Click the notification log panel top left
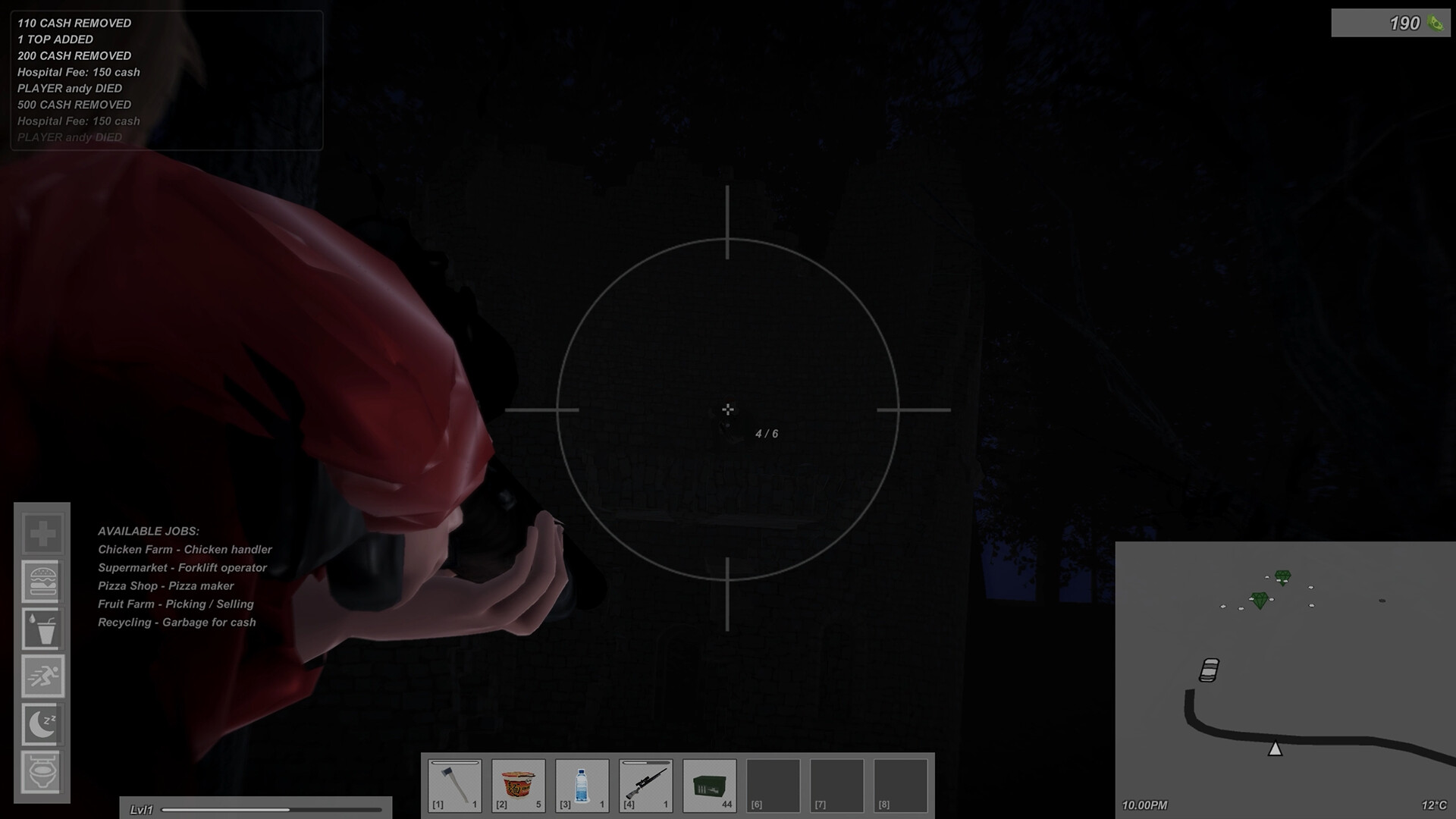1456x819 pixels. (x=165, y=80)
